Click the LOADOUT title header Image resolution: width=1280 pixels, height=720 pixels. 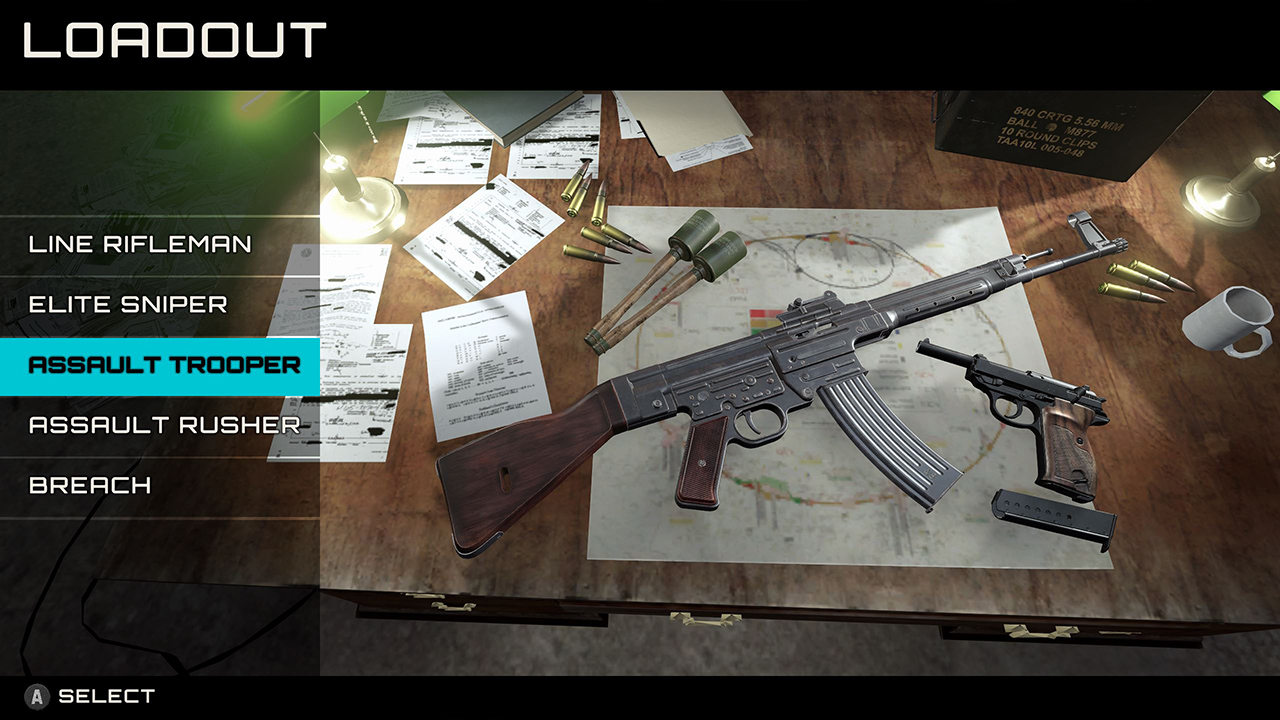tap(170, 40)
